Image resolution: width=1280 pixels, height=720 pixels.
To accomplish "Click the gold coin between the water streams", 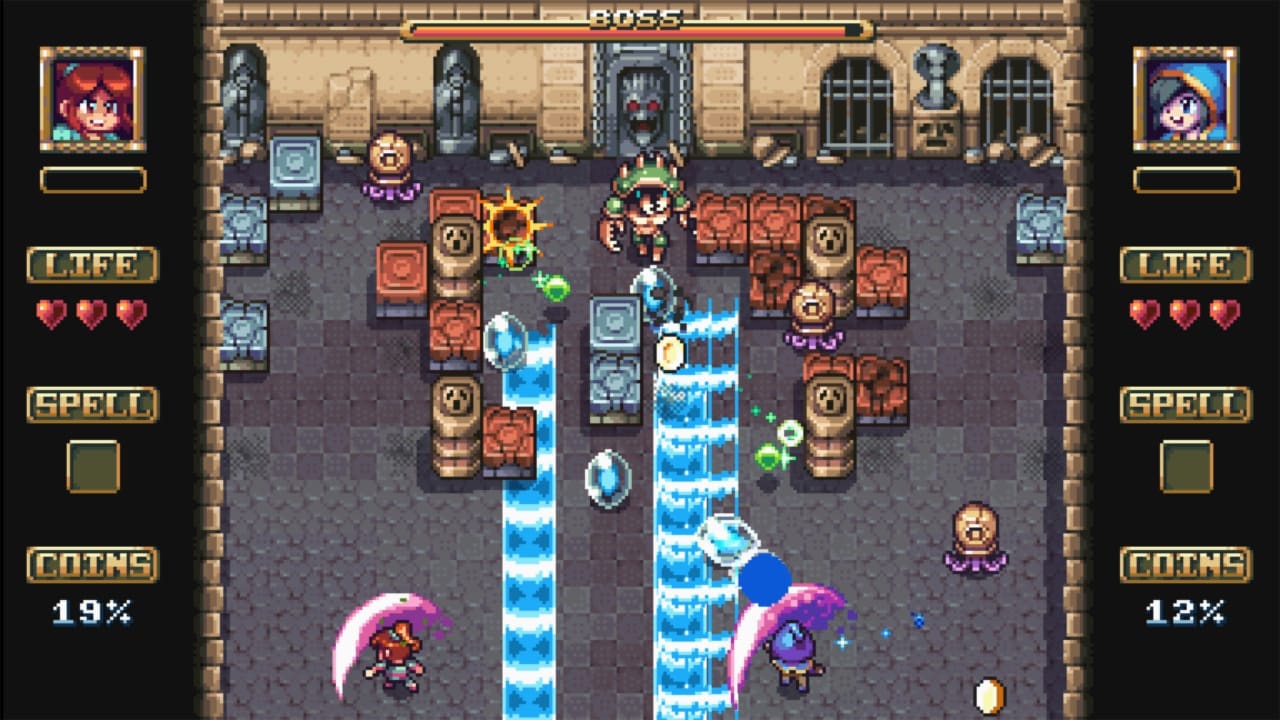I will tap(671, 353).
